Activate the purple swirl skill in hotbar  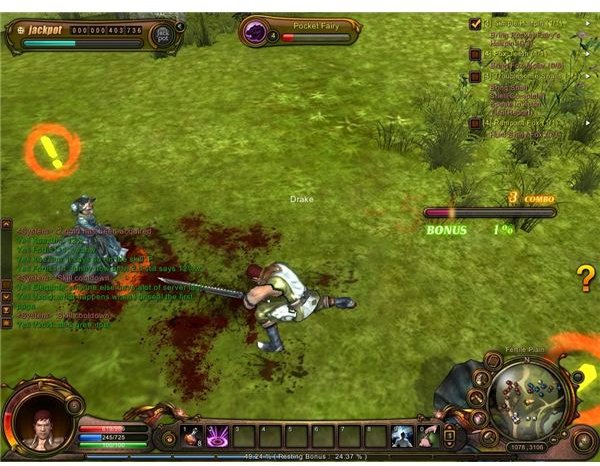pyautogui.click(x=216, y=435)
